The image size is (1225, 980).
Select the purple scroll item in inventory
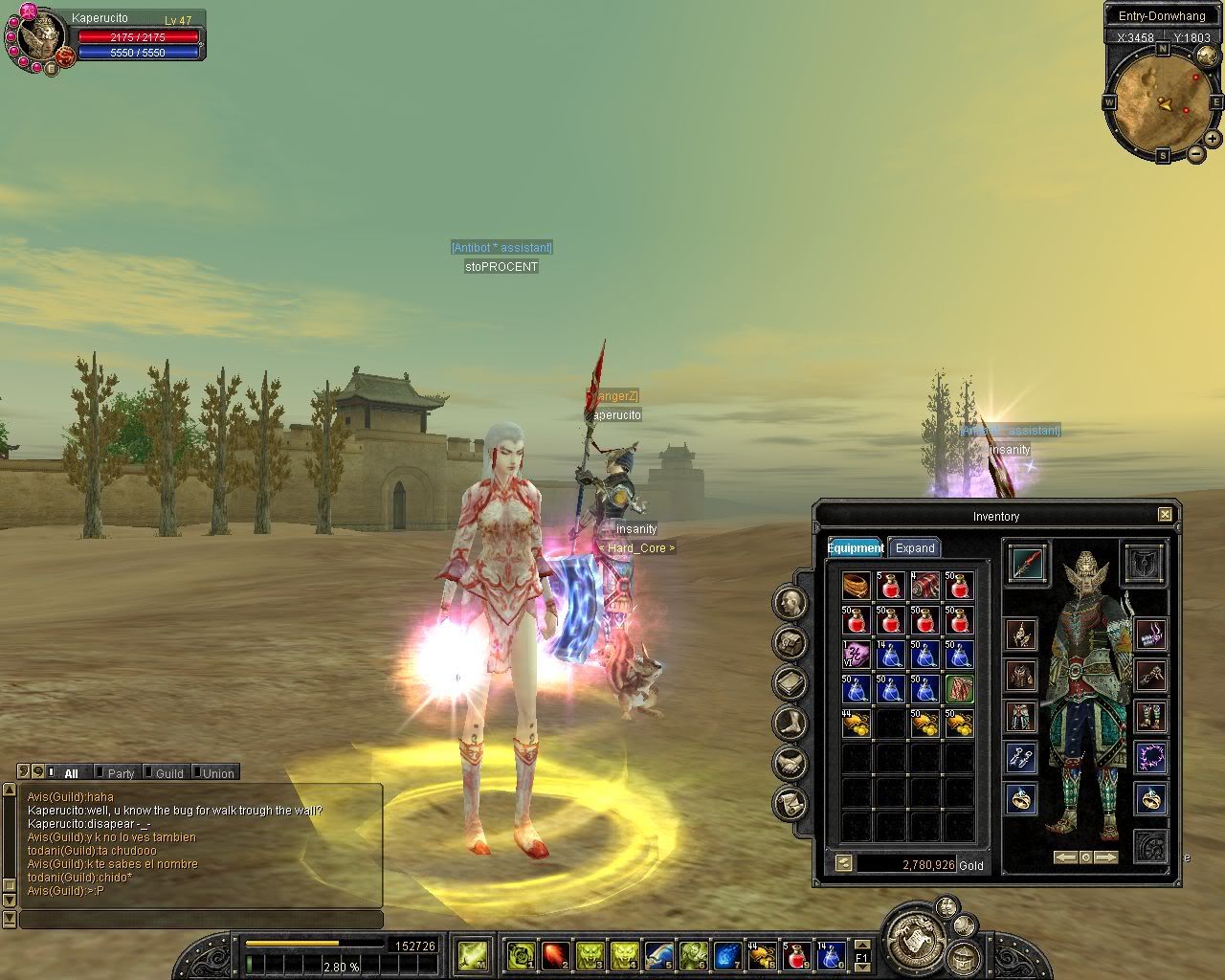(856, 655)
